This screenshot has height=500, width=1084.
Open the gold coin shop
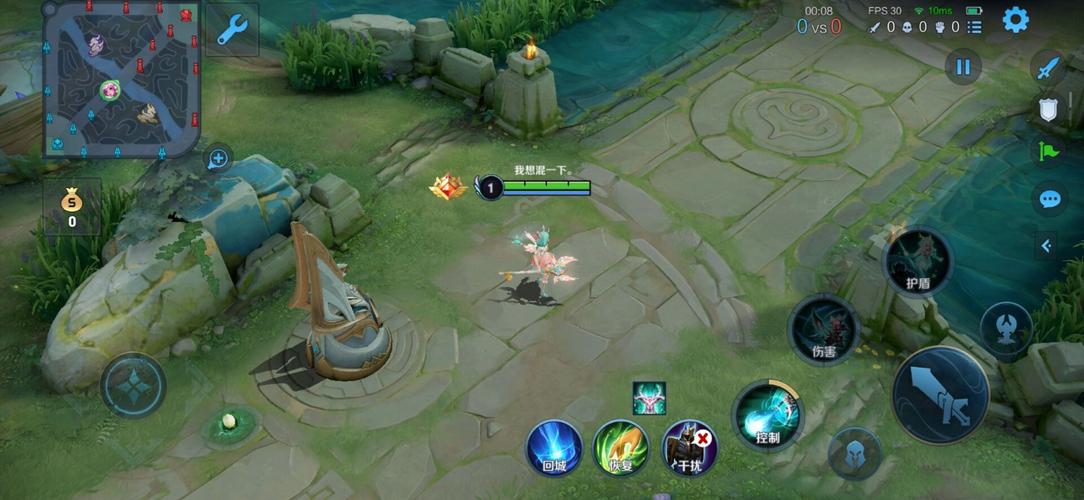click(x=71, y=206)
